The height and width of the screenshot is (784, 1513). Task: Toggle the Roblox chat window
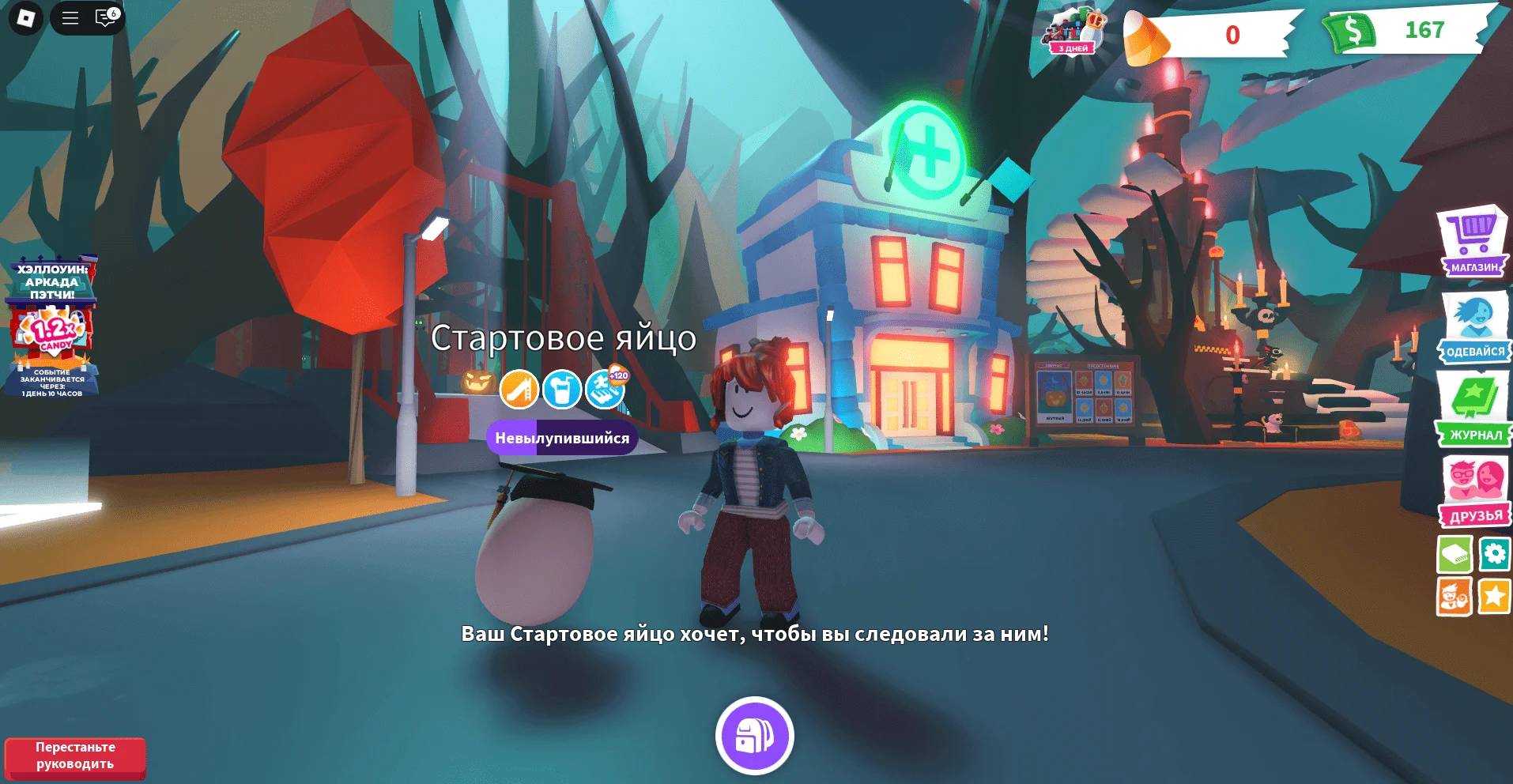pyautogui.click(x=105, y=17)
